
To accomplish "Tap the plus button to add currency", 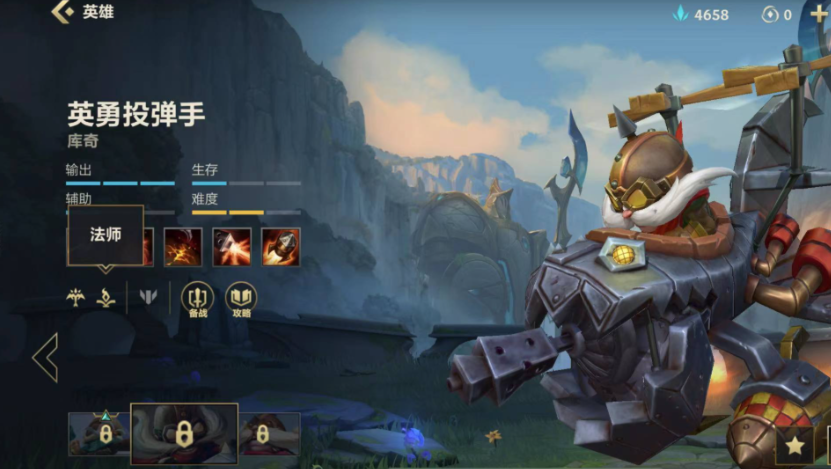I will pyautogui.click(x=817, y=14).
